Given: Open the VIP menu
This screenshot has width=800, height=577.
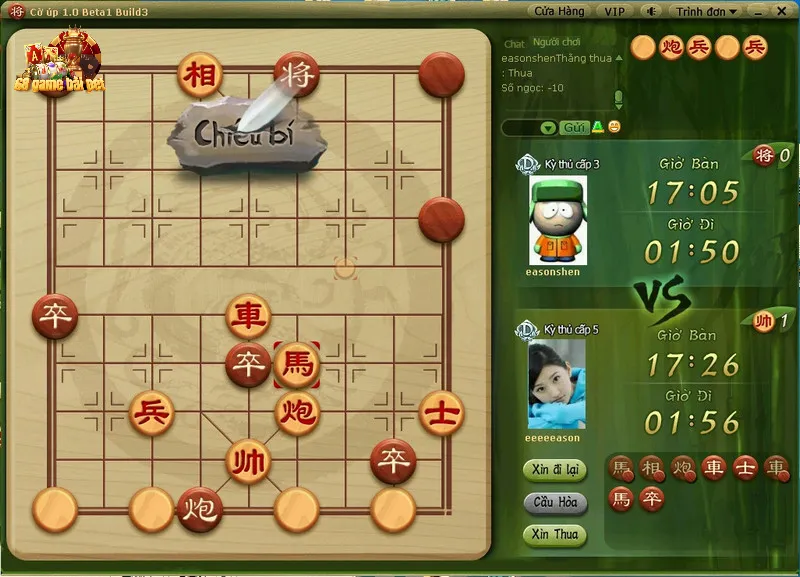Looking at the screenshot, I should (614, 11).
